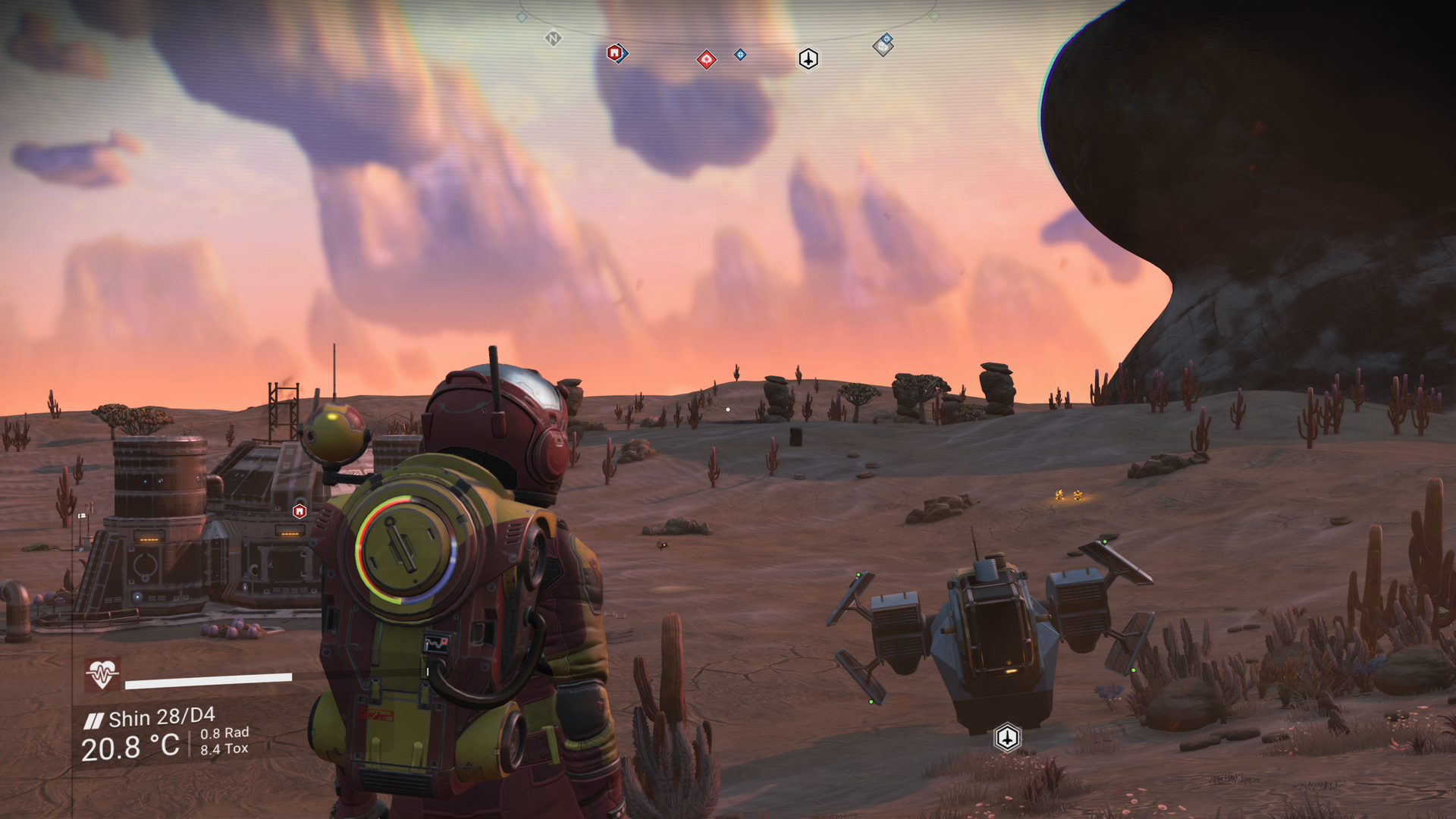Select the blue mission waypoint diamond near compass center
Screen dimensions: 1456x819
click(x=740, y=55)
